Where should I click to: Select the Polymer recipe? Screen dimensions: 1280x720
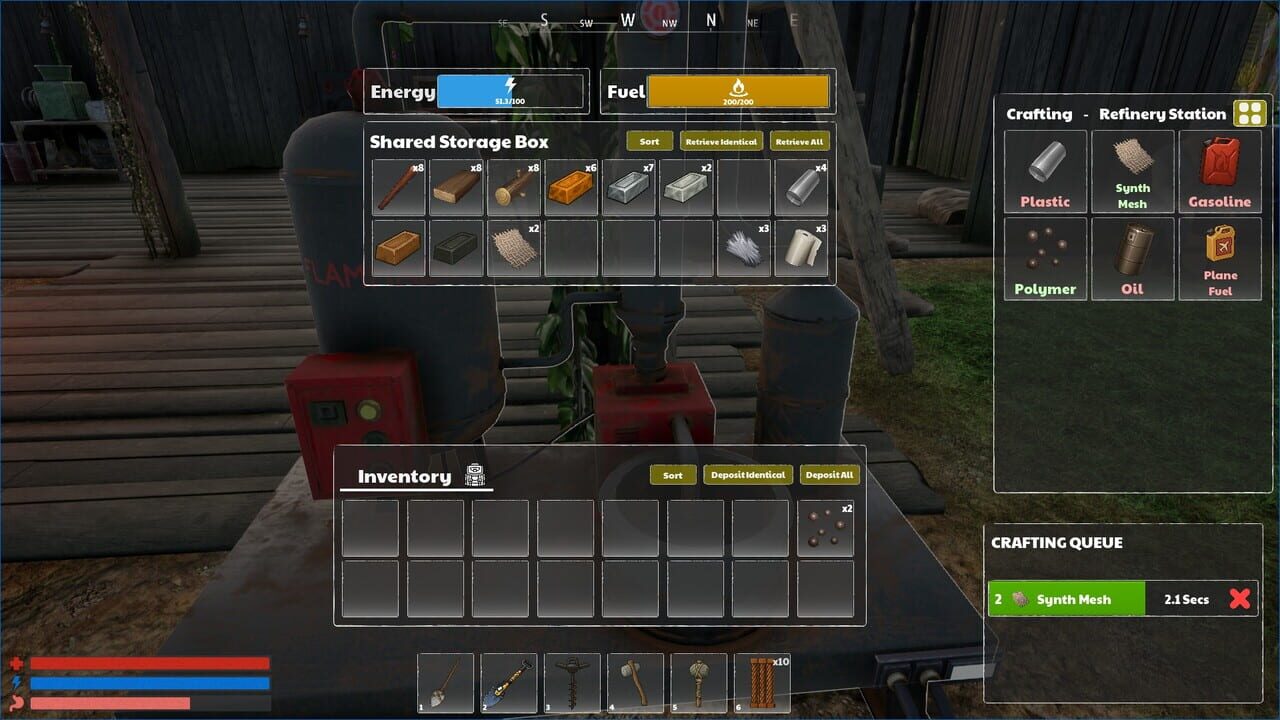tap(1045, 258)
